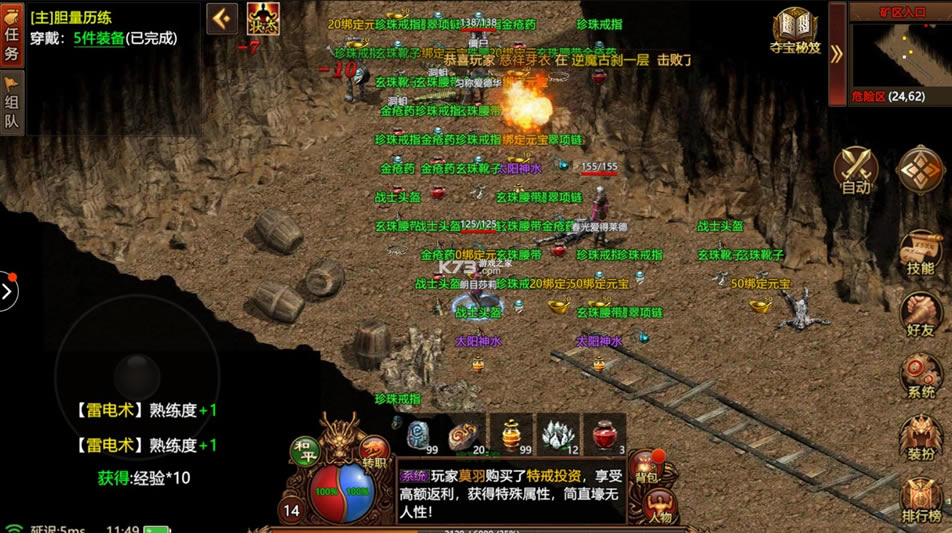
Task: Open the 技能 skills menu
Action: (x=921, y=254)
